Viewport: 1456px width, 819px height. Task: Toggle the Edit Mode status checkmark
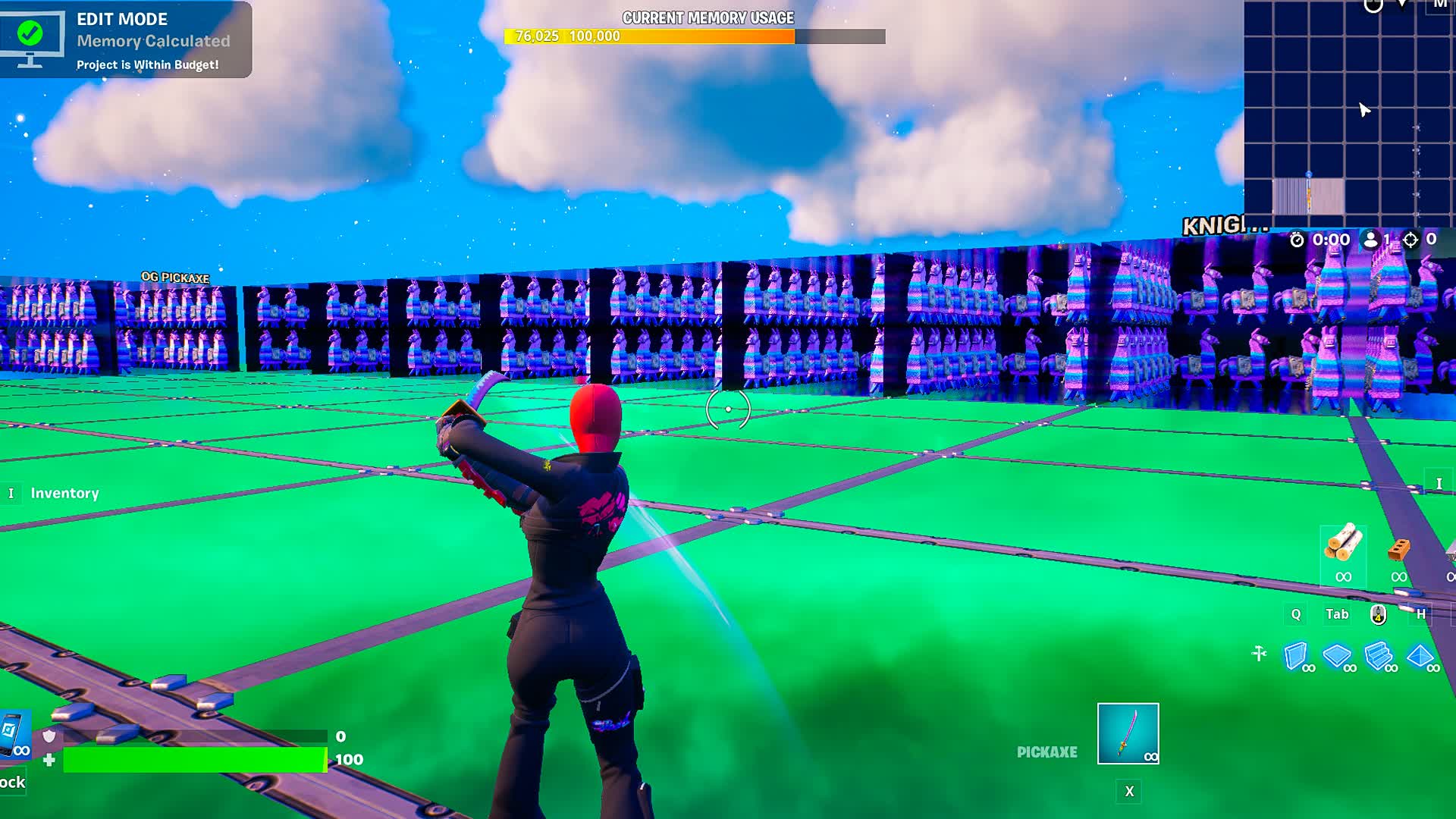coord(29,32)
